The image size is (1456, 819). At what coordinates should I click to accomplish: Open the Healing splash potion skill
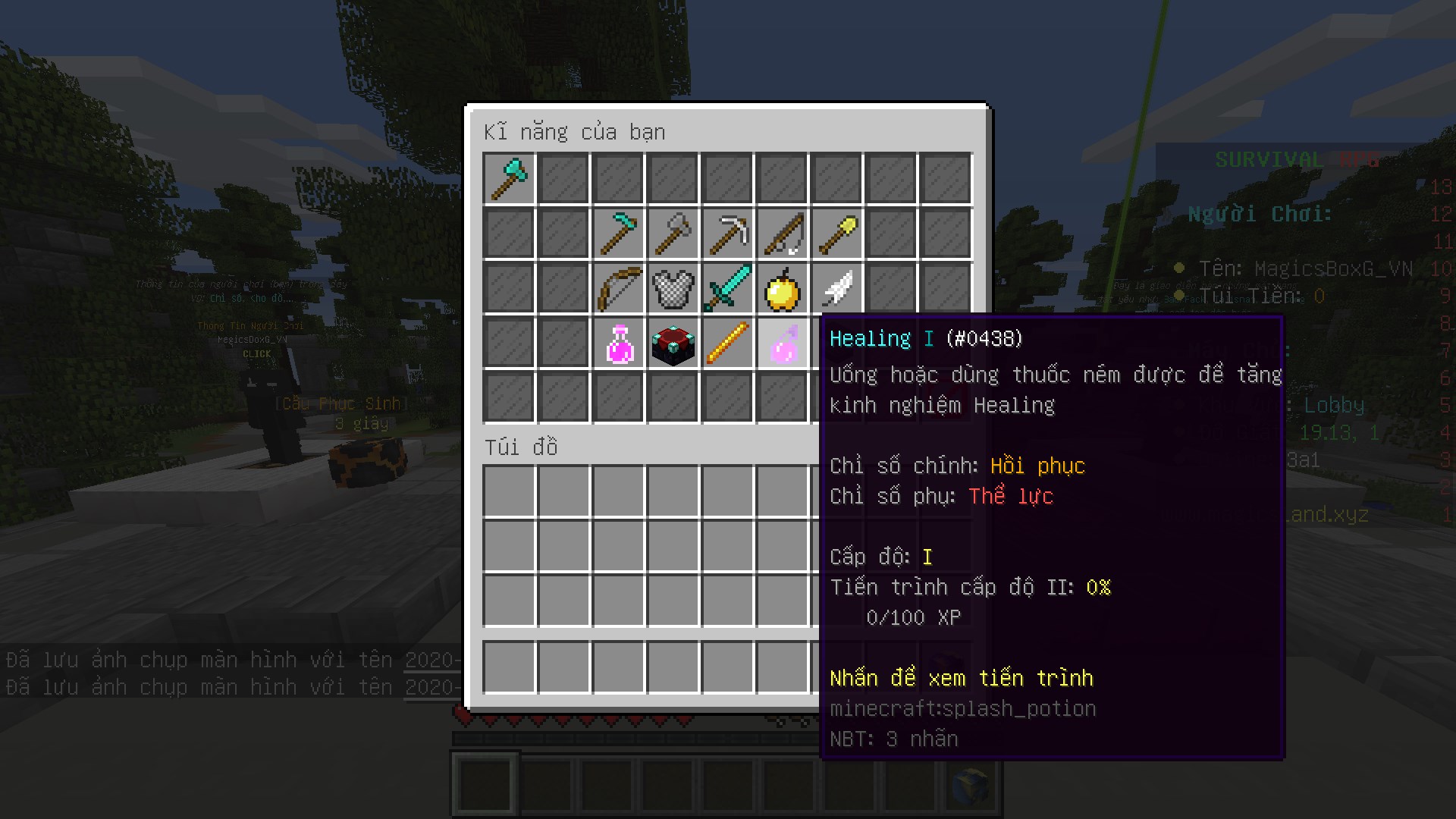(782, 344)
